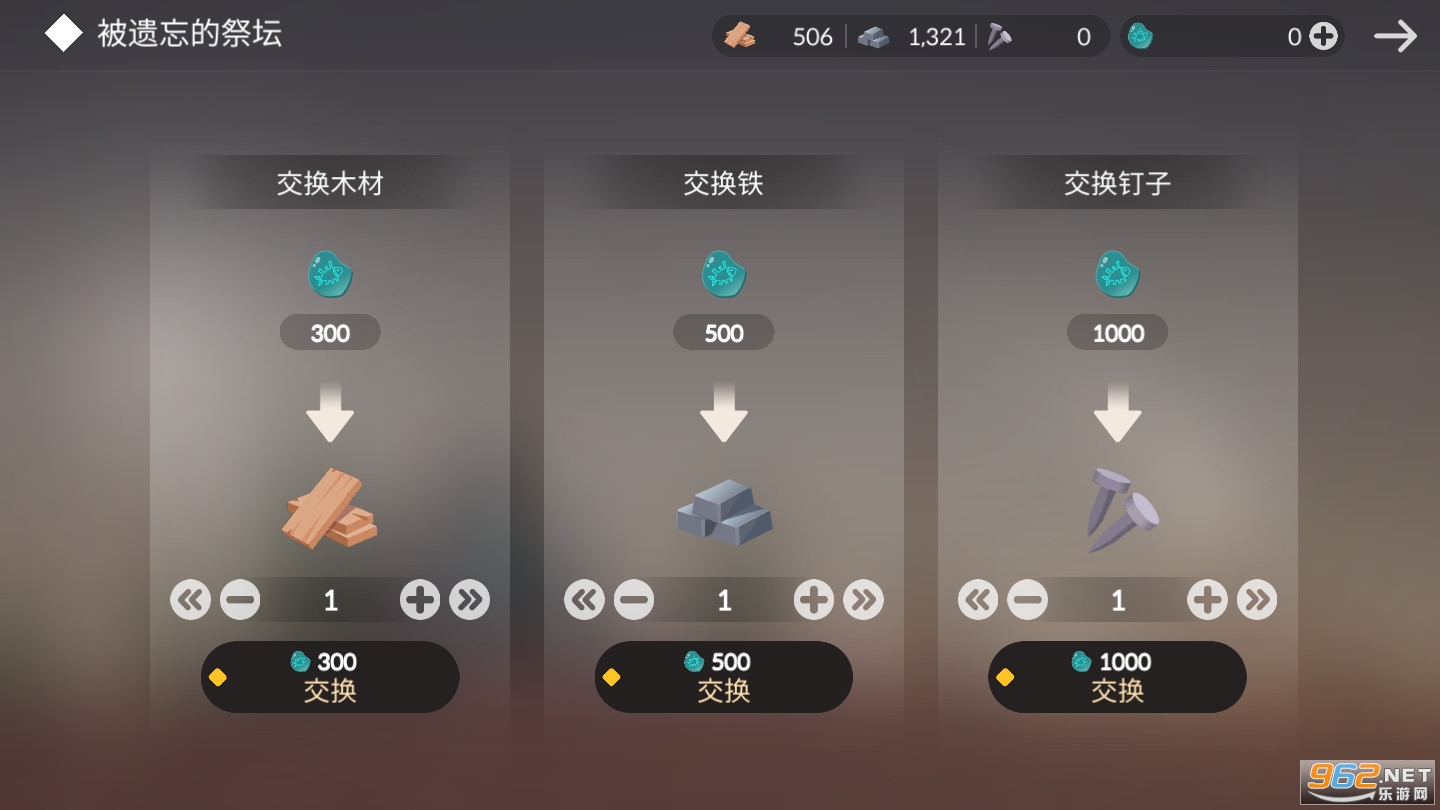This screenshot has height=810, width=1440.
Task: Tap the 1000 crystal 交换 button for nails
Action: (1117, 677)
